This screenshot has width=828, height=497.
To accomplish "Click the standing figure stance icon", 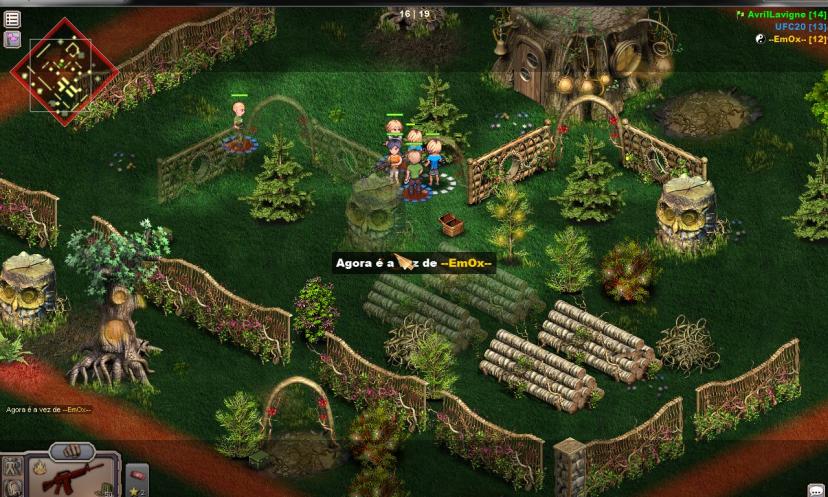I will click(x=13, y=468).
